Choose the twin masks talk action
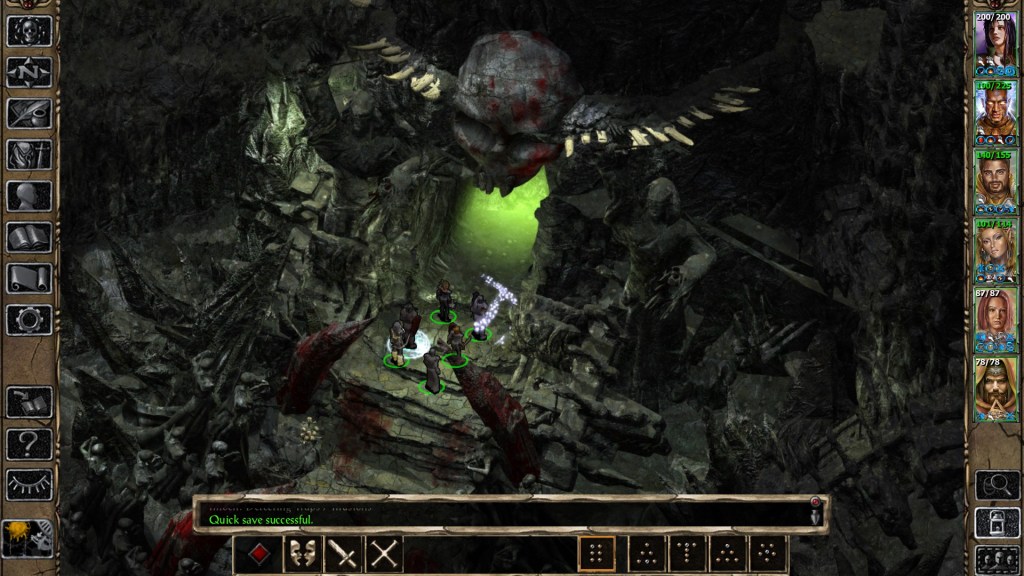 point(301,553)
